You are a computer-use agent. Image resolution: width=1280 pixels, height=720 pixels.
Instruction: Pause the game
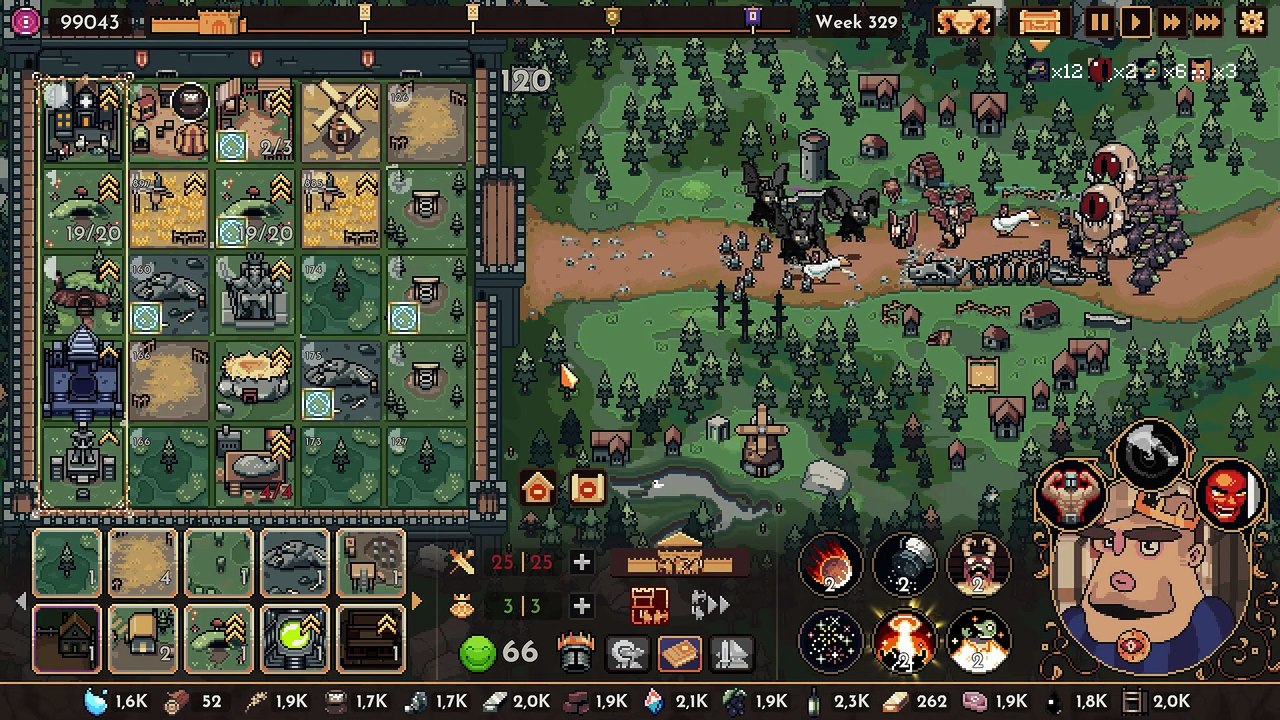click(x=1099, y=22)
